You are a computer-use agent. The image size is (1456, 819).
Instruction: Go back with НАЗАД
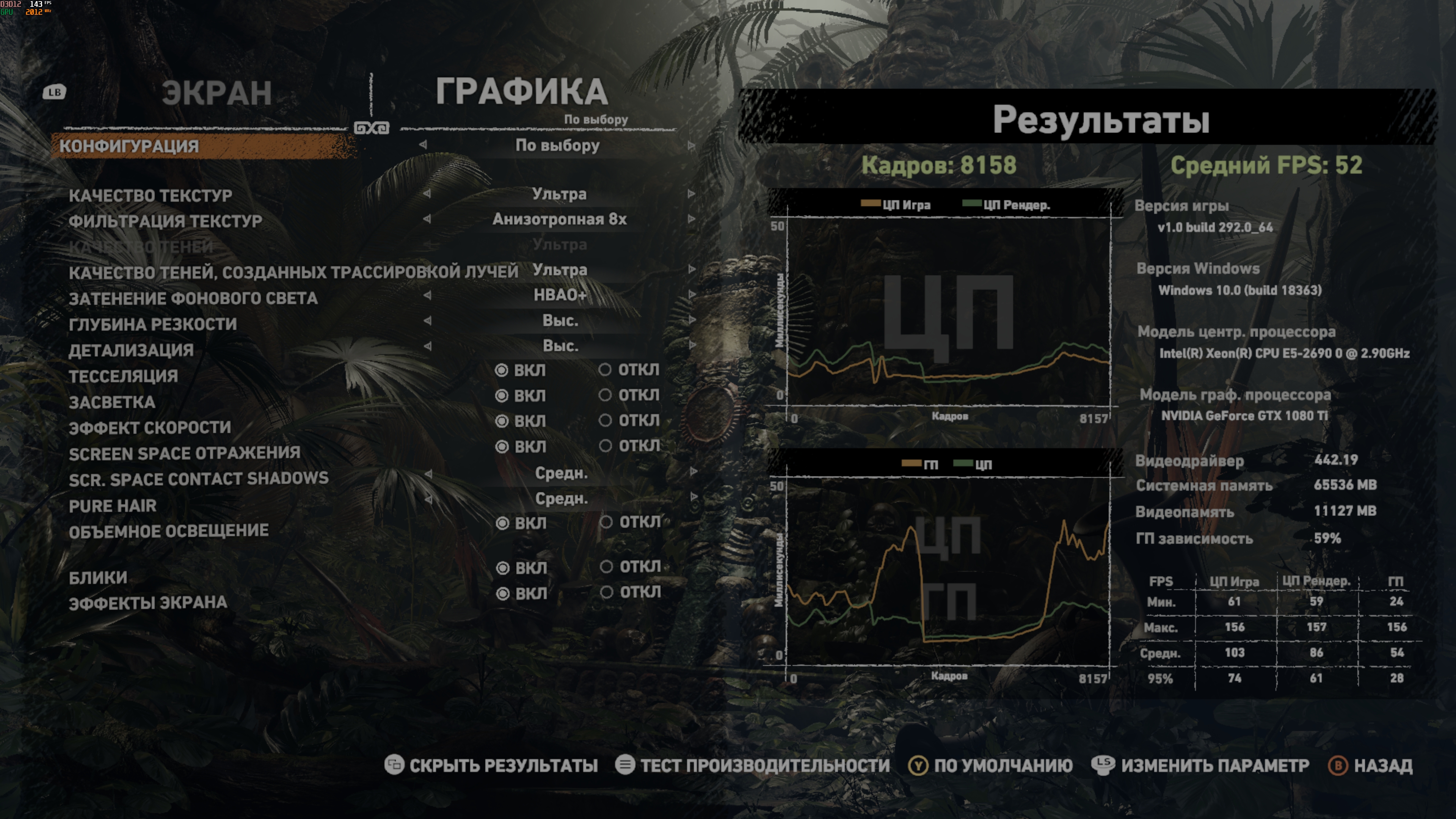1370,765
